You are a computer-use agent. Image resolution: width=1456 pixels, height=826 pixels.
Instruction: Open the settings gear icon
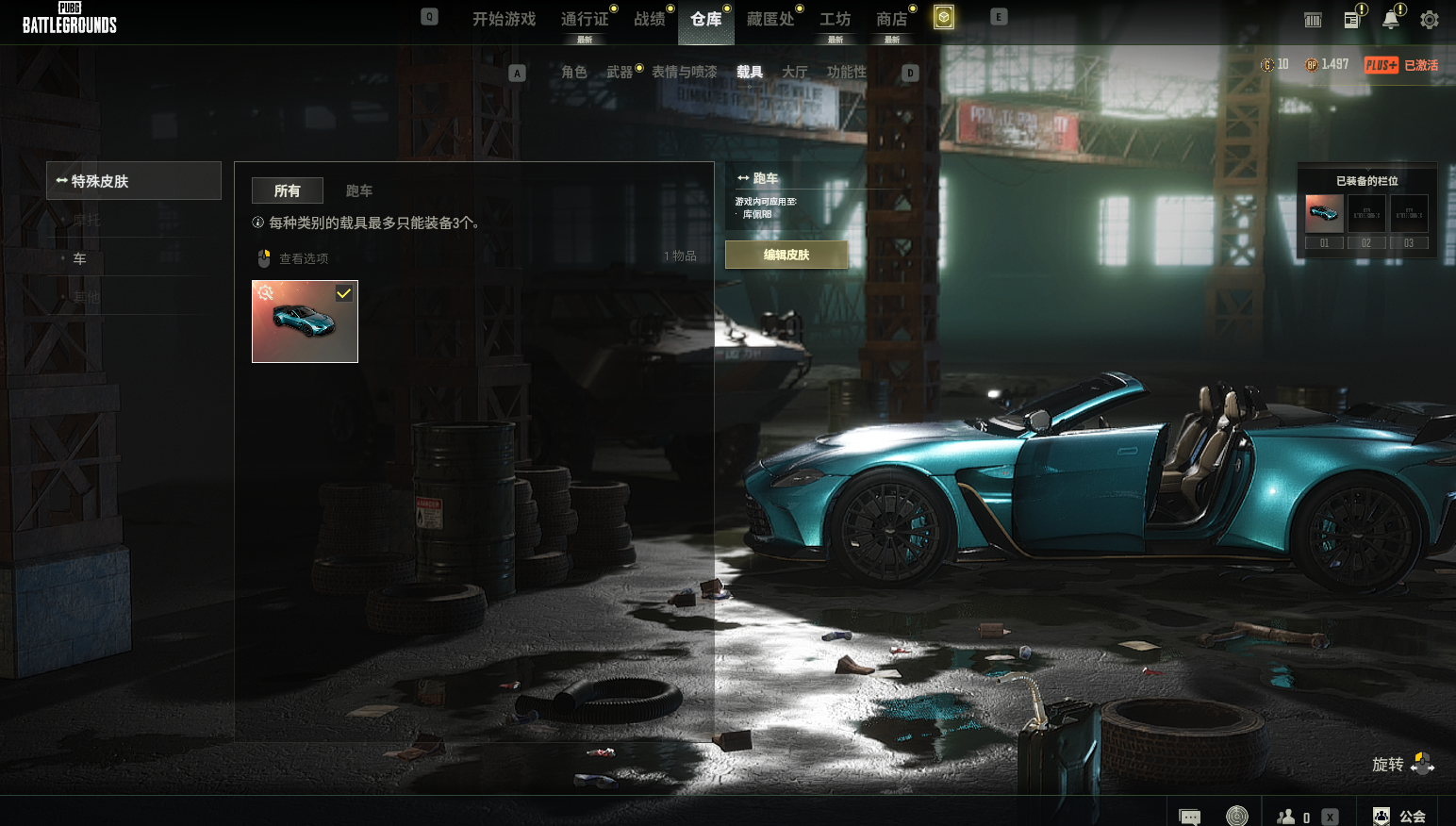click(1430, 20)
